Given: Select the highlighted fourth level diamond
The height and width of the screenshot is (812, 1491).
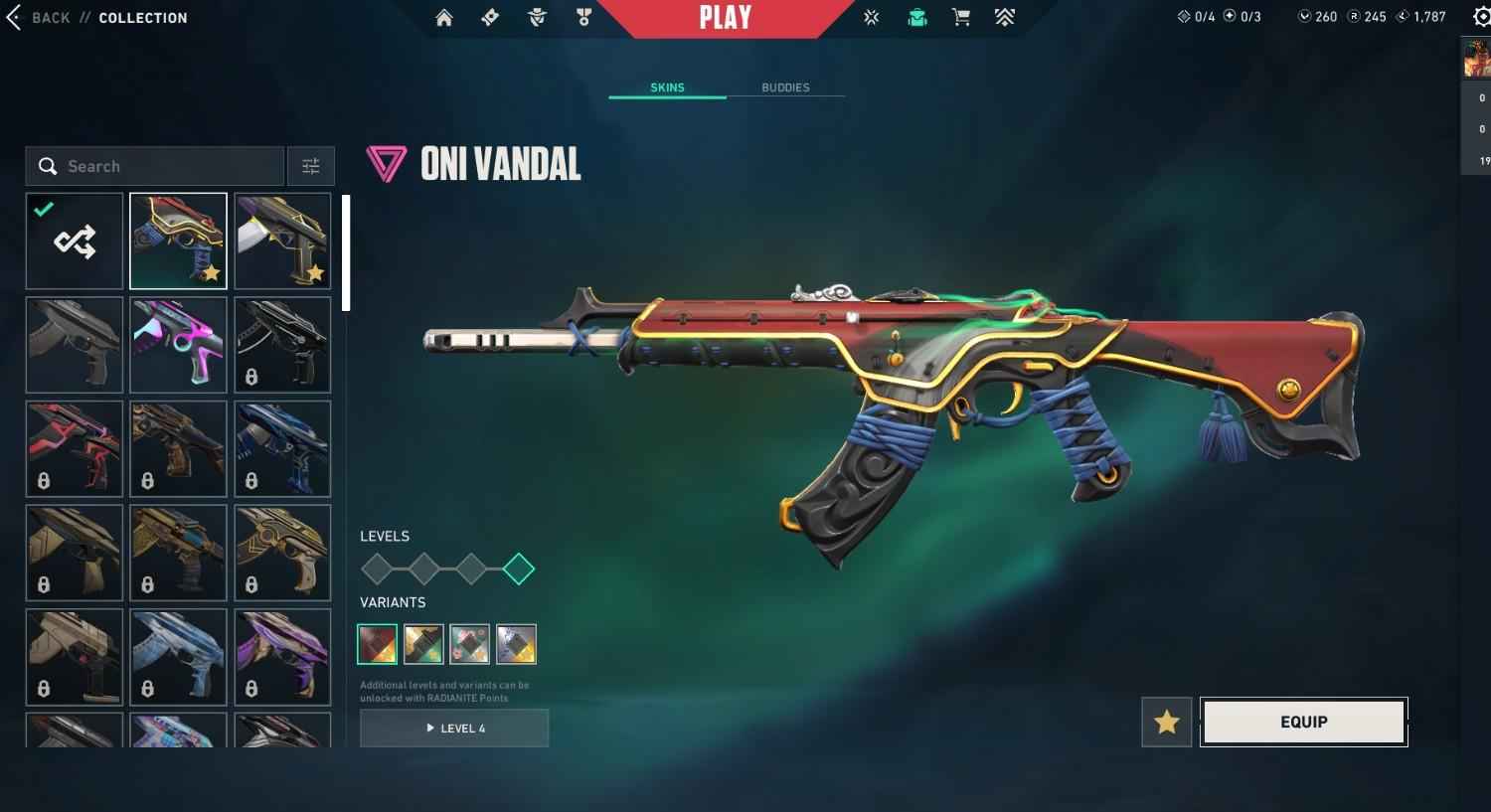Looking at the screenshot, I should [518, 569].
